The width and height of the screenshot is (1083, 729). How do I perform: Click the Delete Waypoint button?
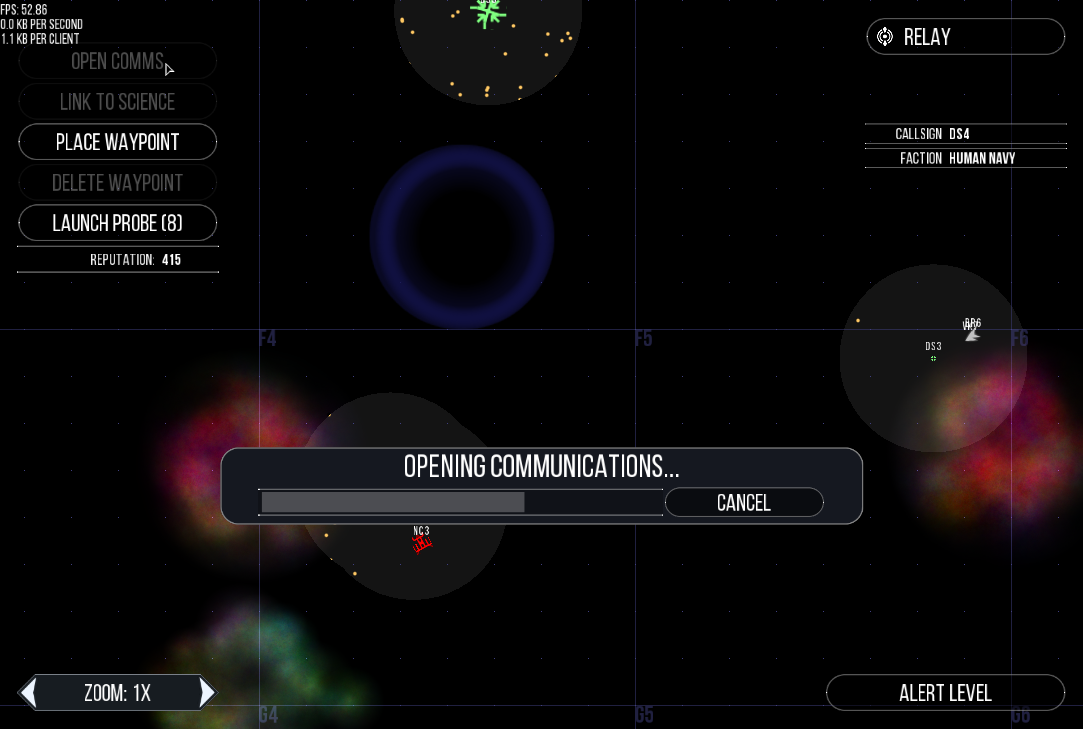pyautogui.click(x=118, y=183)
